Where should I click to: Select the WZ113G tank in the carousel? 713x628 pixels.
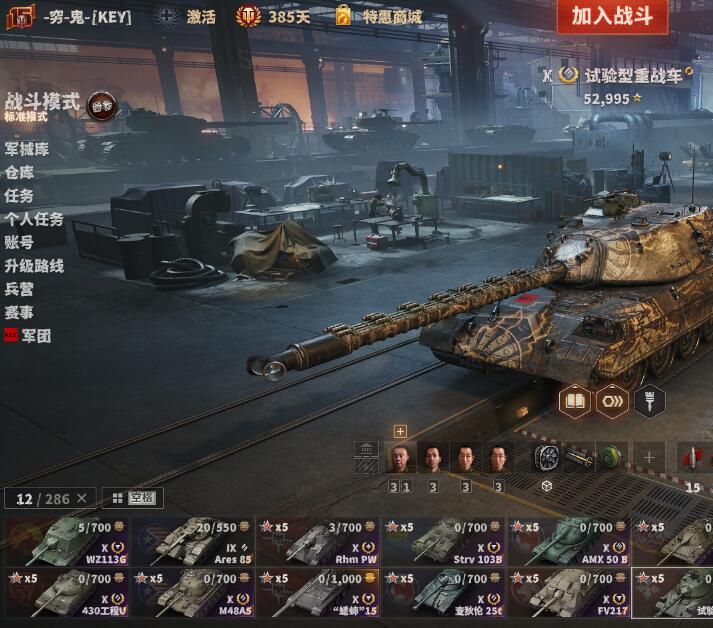66,541
